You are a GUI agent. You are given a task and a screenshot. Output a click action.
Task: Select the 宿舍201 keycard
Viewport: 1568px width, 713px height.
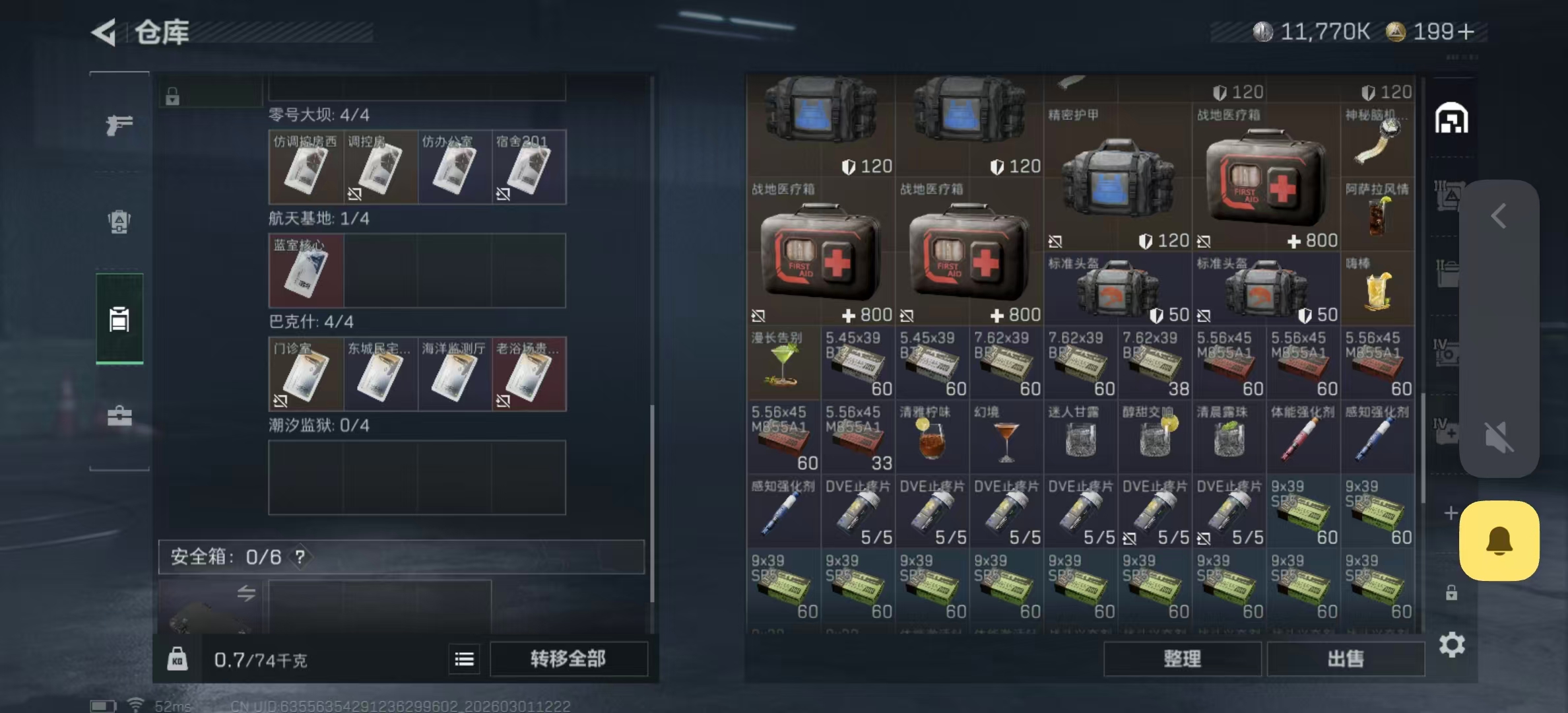click(x=529, y=167)
